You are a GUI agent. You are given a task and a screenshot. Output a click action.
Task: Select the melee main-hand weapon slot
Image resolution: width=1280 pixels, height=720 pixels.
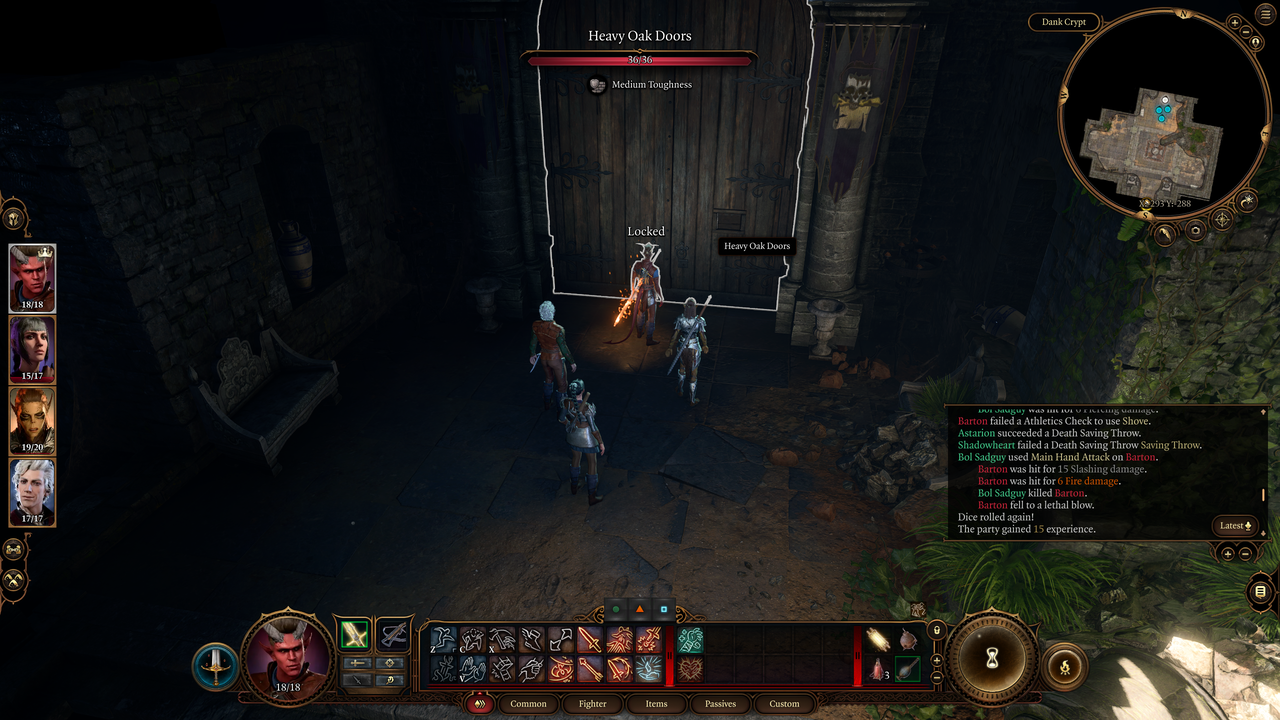352,634
